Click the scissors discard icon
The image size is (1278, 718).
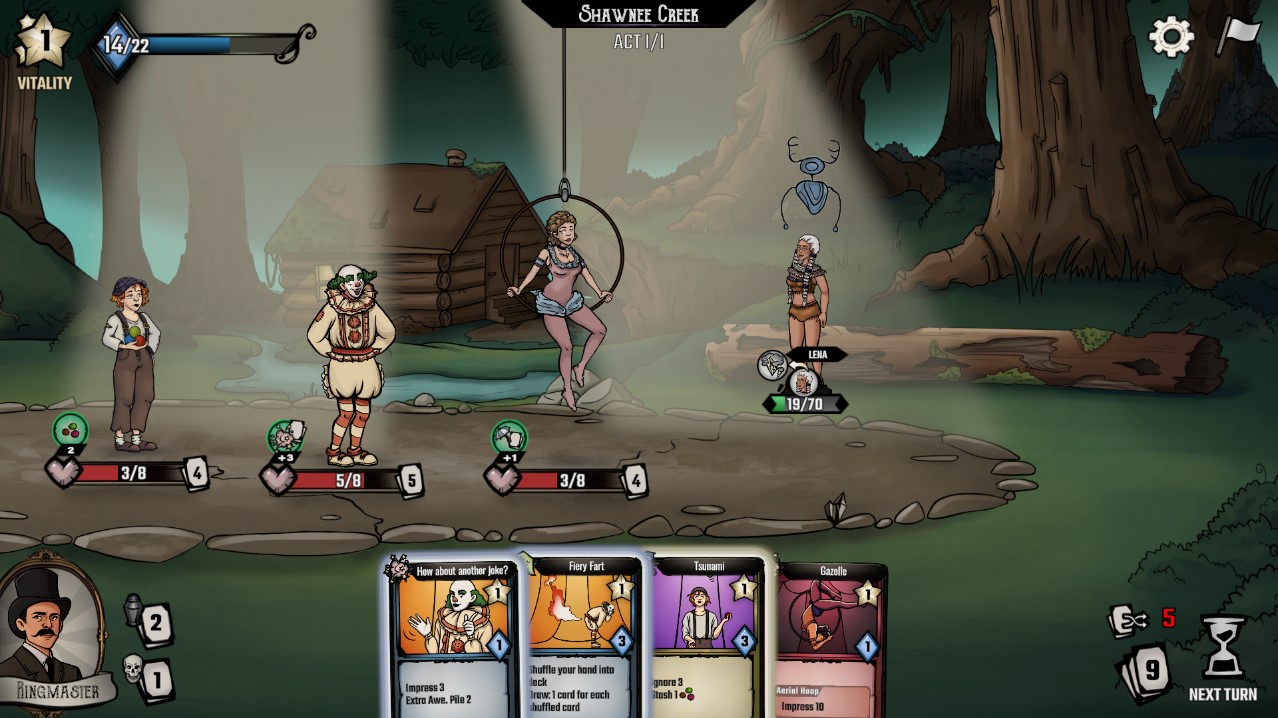[x=1128, y=621]
